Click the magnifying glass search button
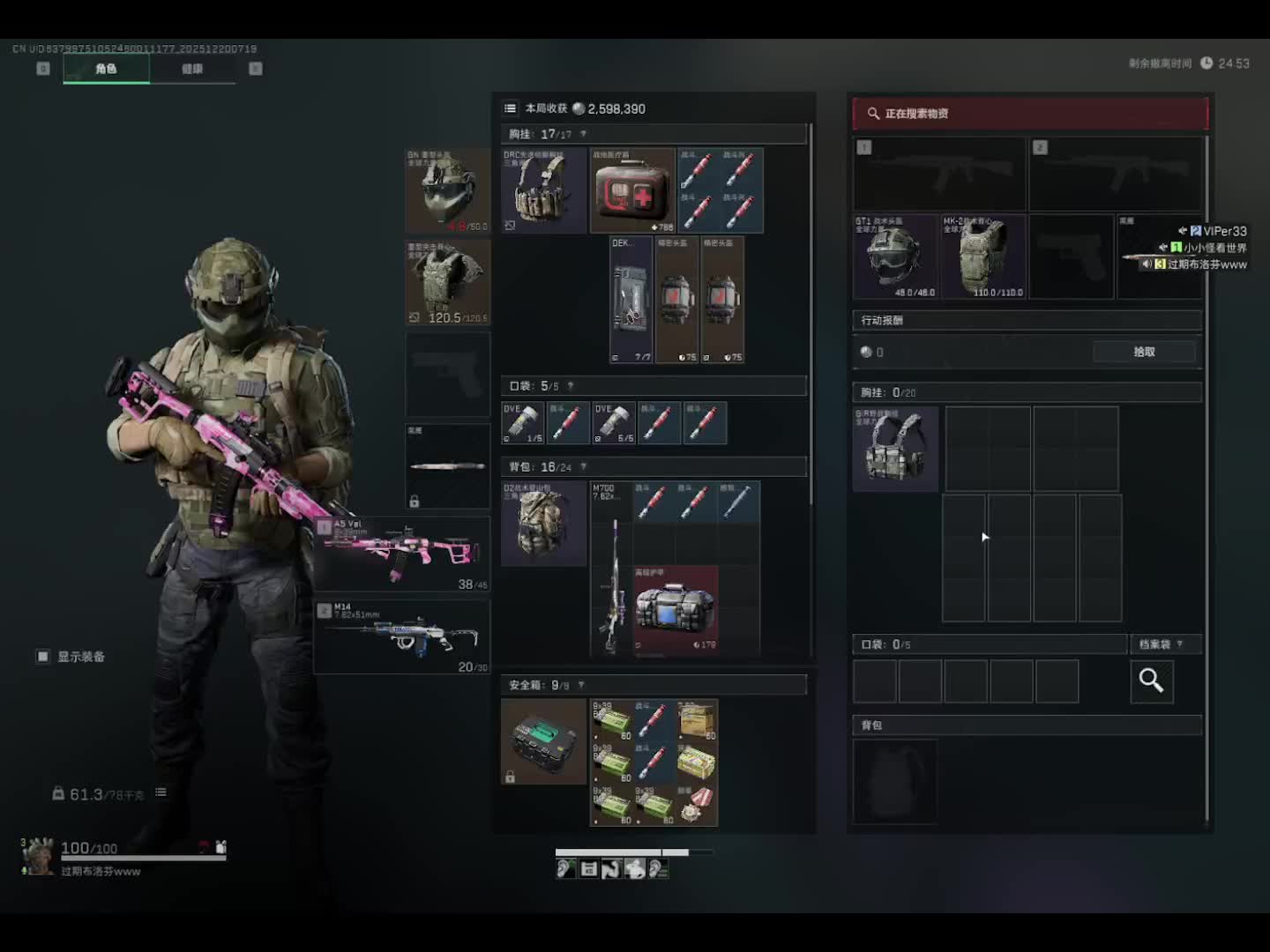The height and width of the screenshot is (952, 1270). pyautogui.click(x=1151, y=681)
